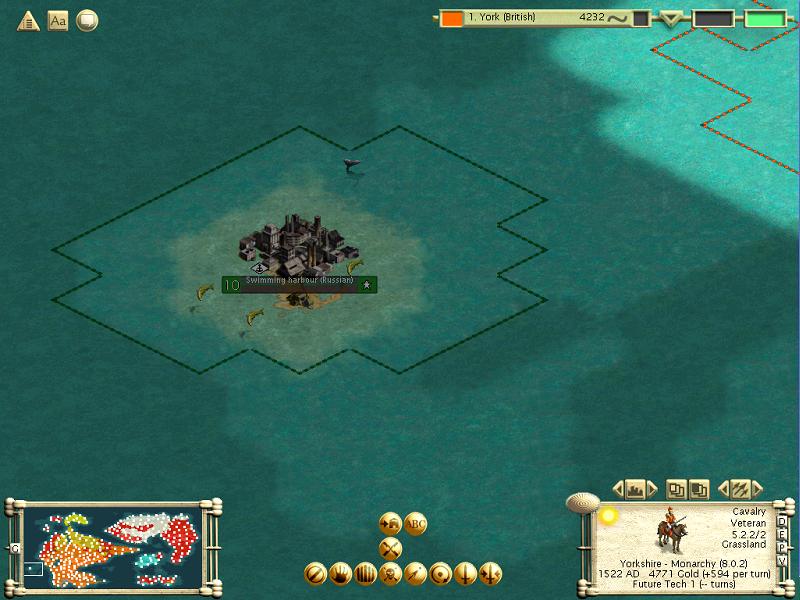Viewport: 800px width, 600px height.
Task: Select the single downward sword order
Action: coord(465,574)
